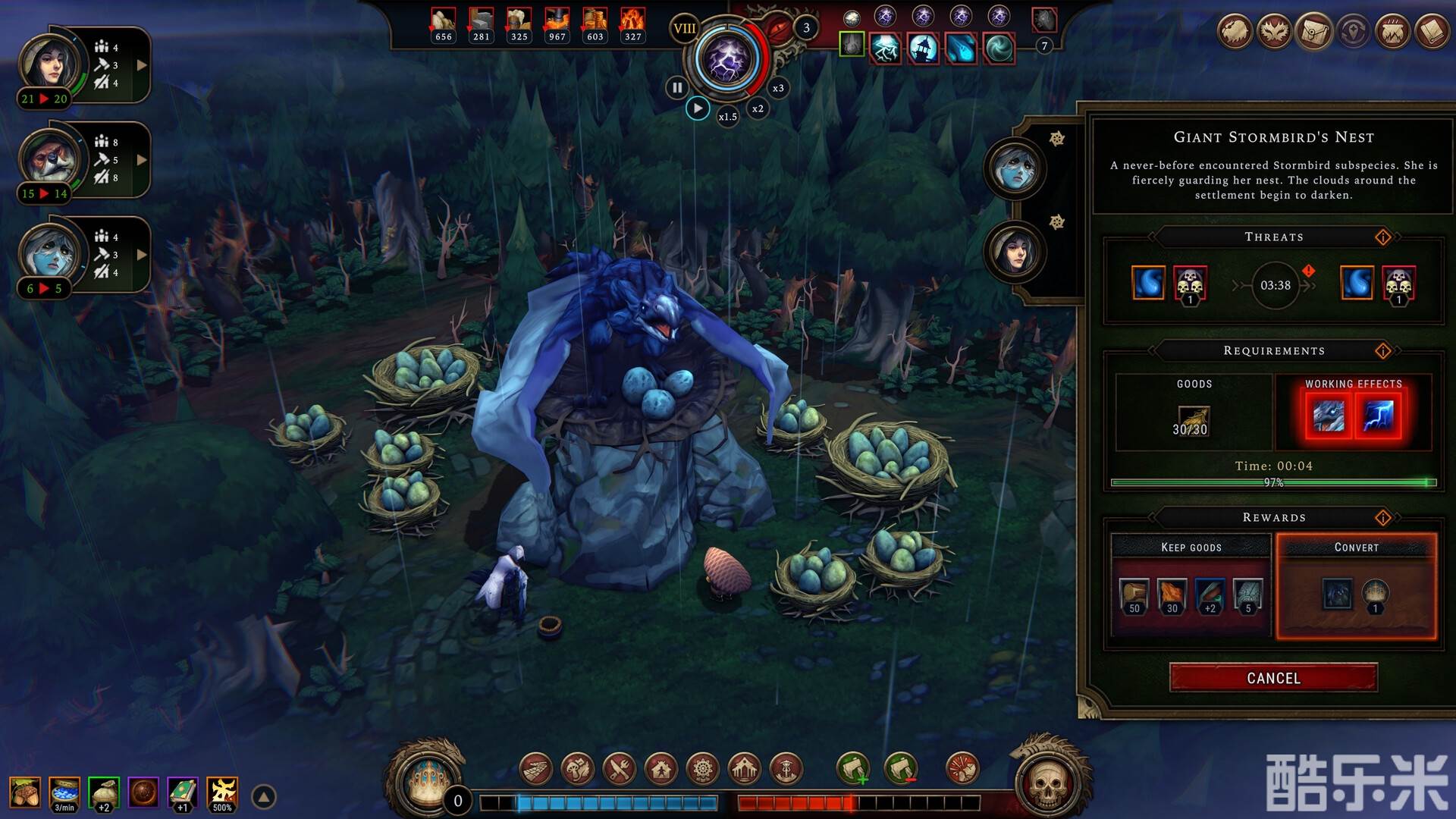Select the lightning working effect icon
The height and width of the screenshot is (819, 1456).
[x=1378, y=416]
